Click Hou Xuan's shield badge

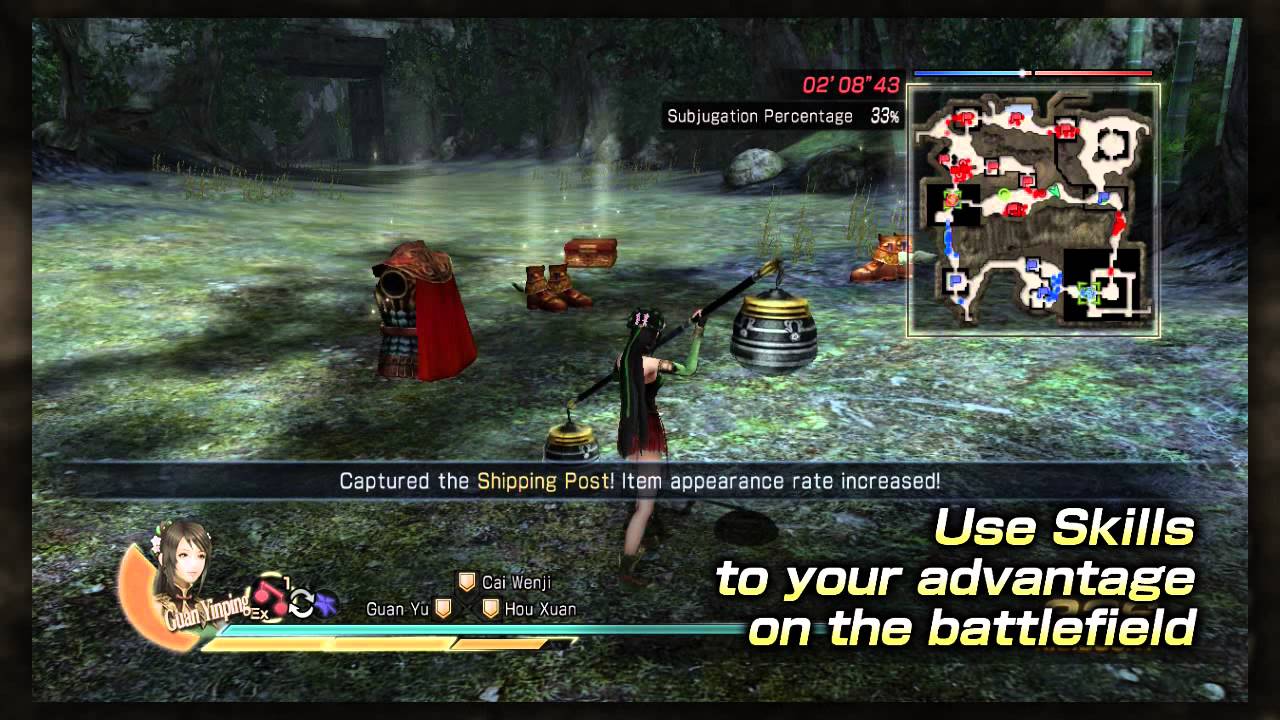pos(488,609)
